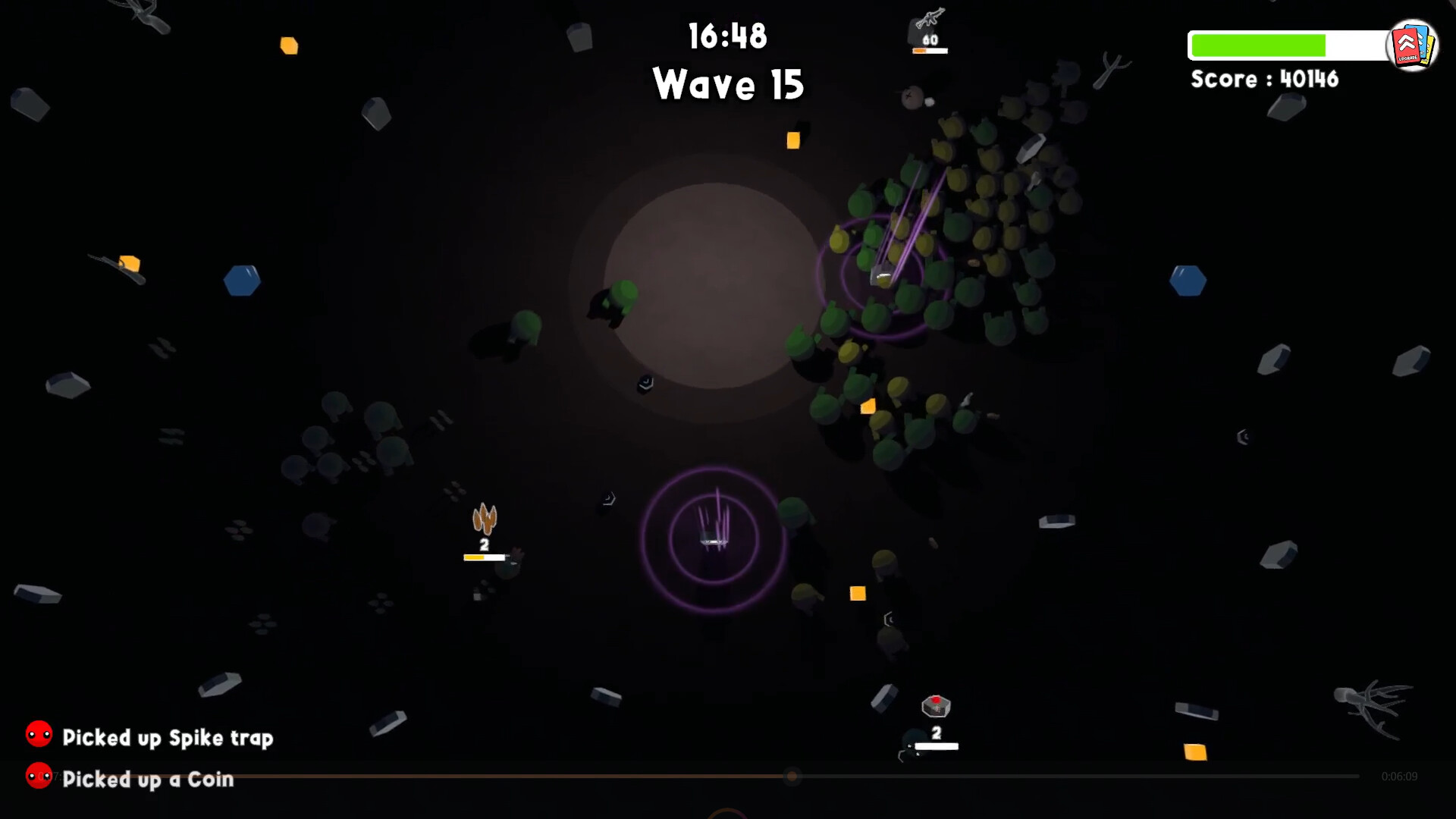
Task: Click the Score : 40146 text
Action: coord(1265,79)
